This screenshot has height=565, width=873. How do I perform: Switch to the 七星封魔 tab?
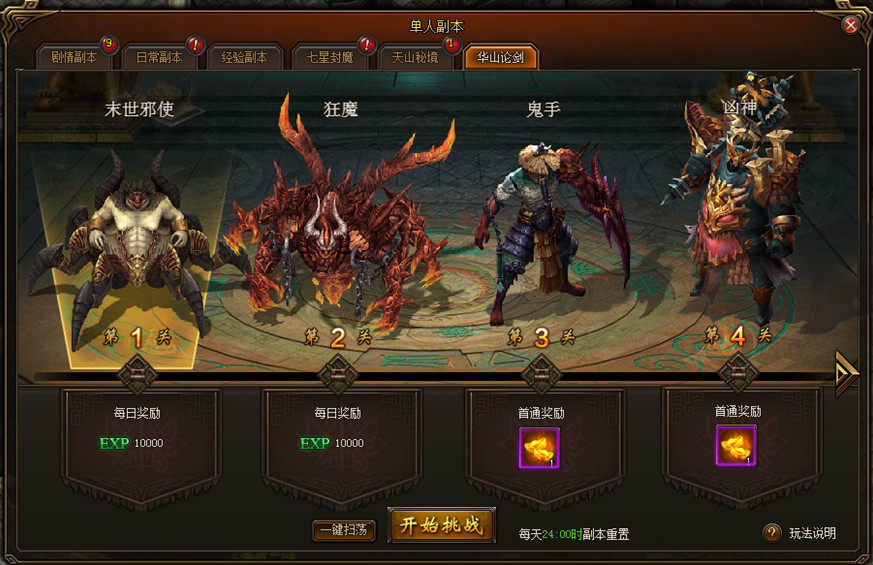click(330, 57)
